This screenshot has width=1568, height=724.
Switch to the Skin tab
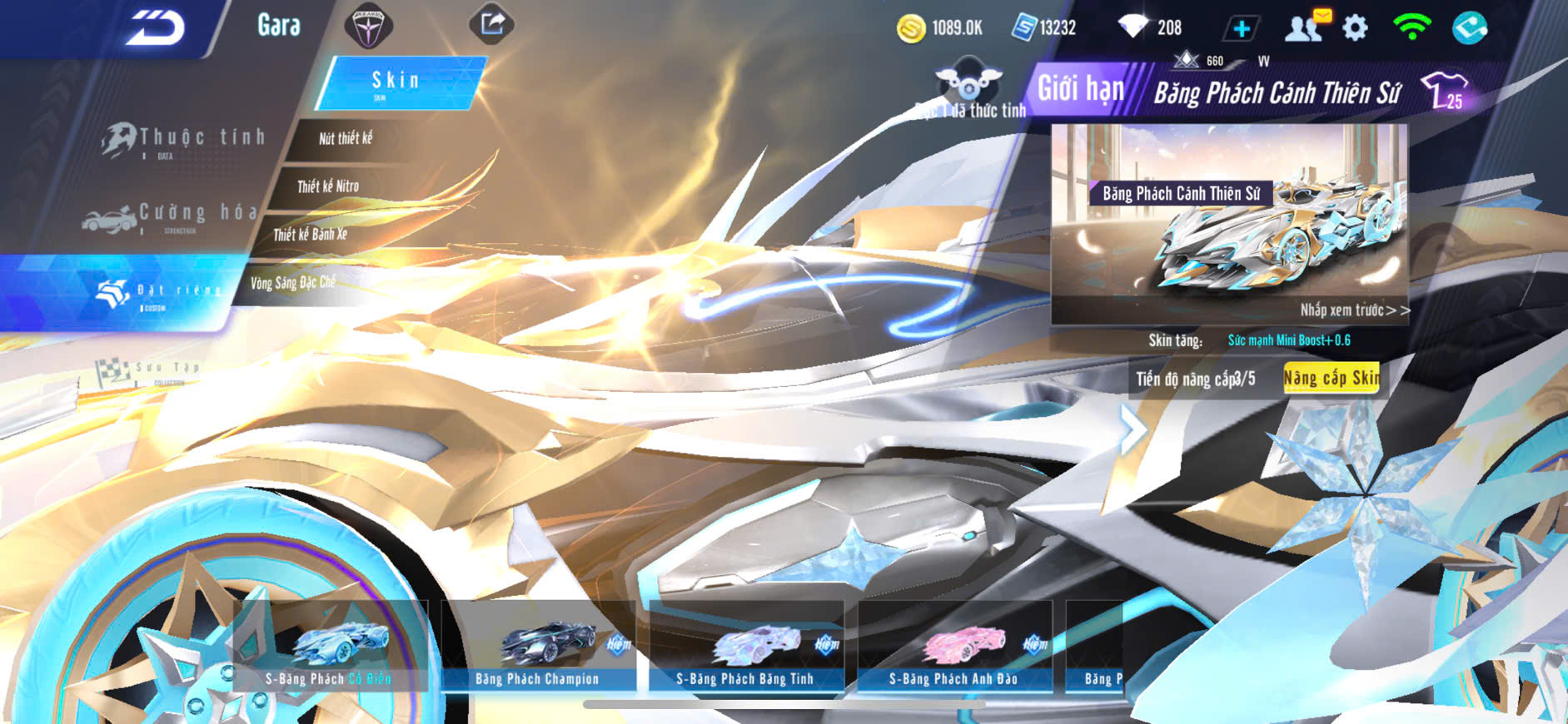[397, 82]
